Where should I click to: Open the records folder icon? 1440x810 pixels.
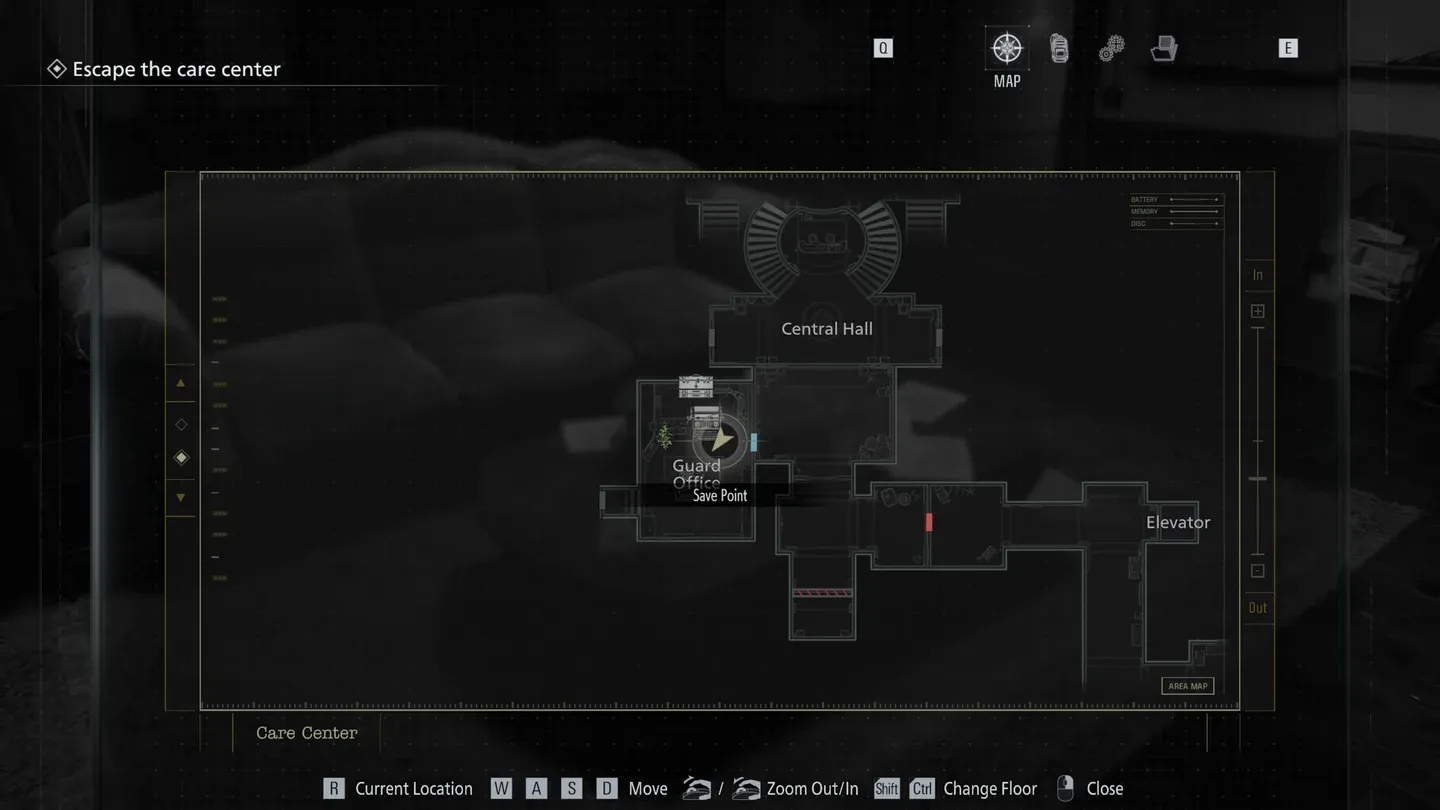tap(1163, 47)
